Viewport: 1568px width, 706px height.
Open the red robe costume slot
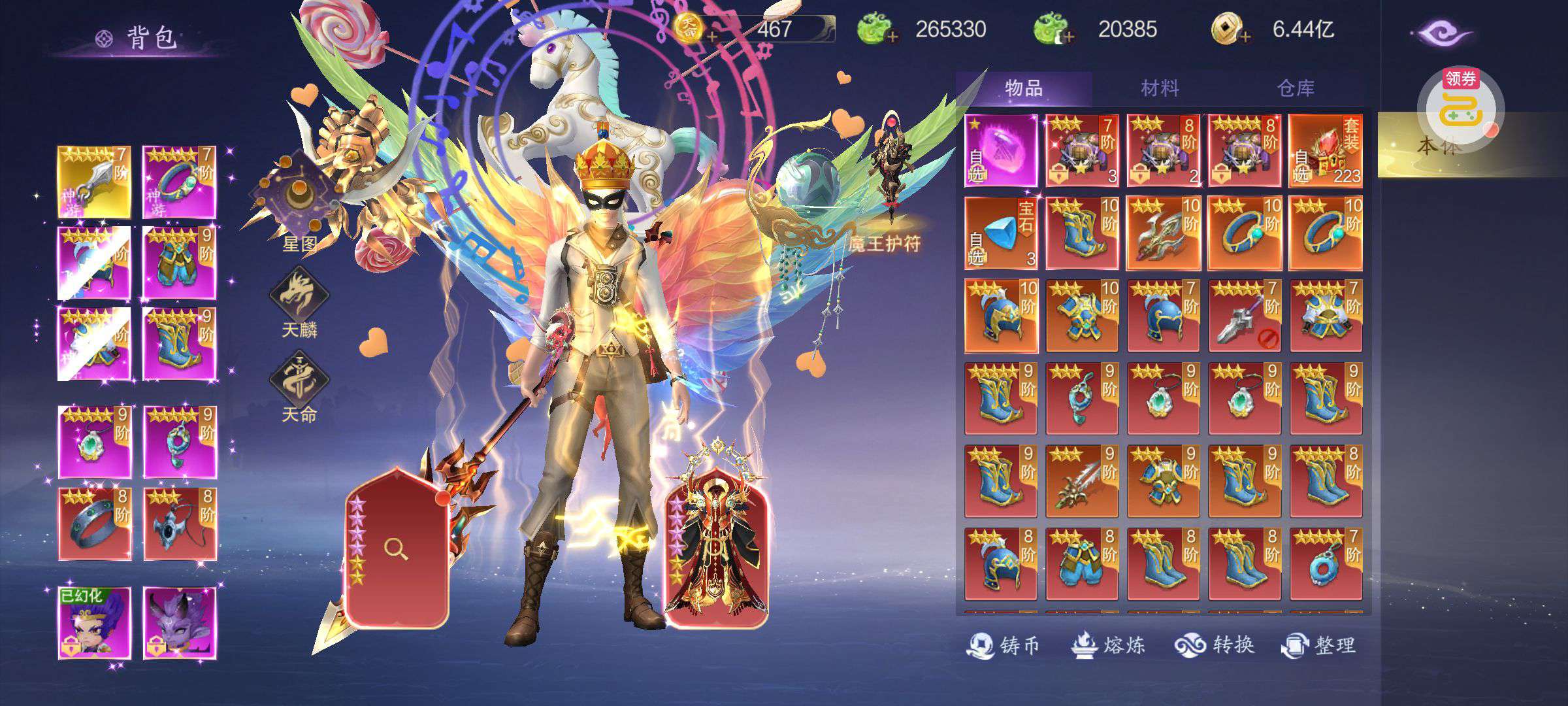pyautogui.click(x=716, y=549)
